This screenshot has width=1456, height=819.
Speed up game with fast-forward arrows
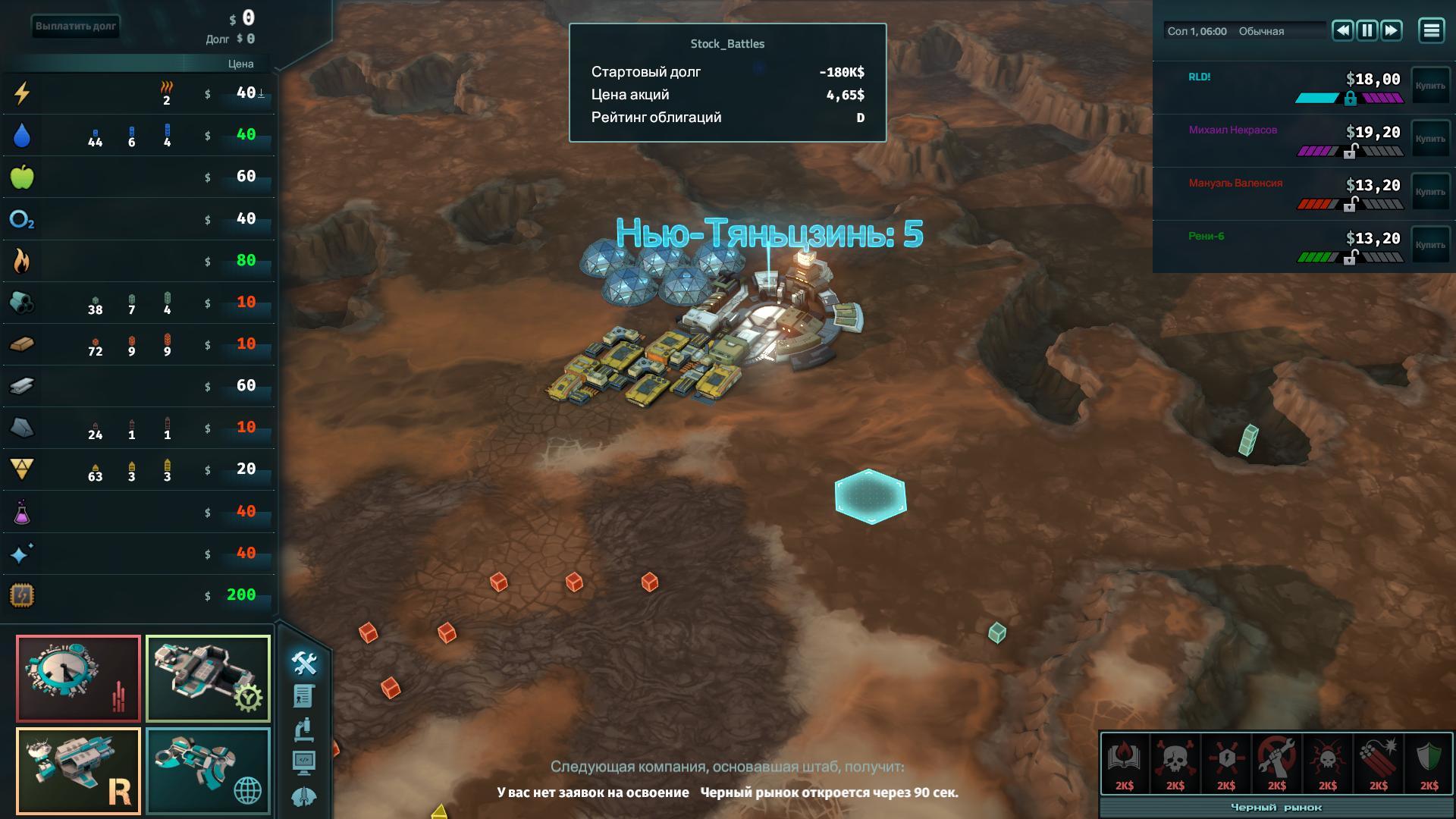click(x=1391, y=30)
